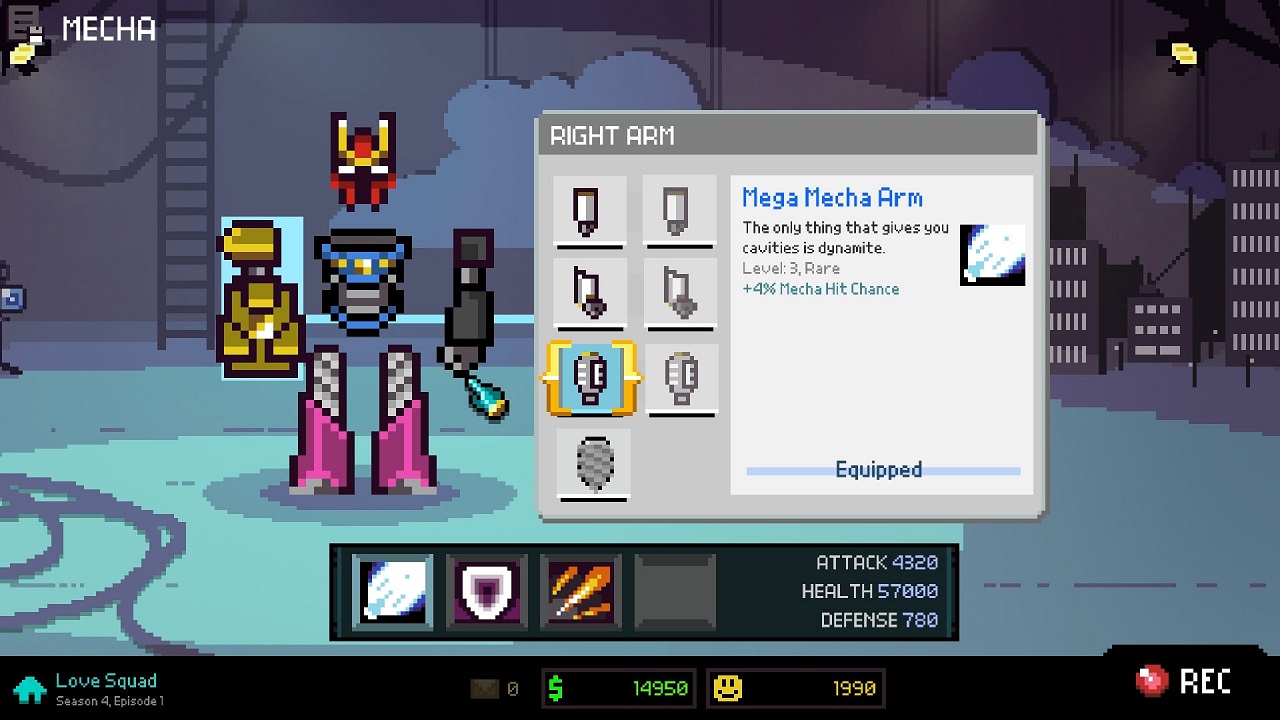Select the grey mecha arm beside the equipped one
Viewport: 1280px width, 720px height.
pos(681,379)
